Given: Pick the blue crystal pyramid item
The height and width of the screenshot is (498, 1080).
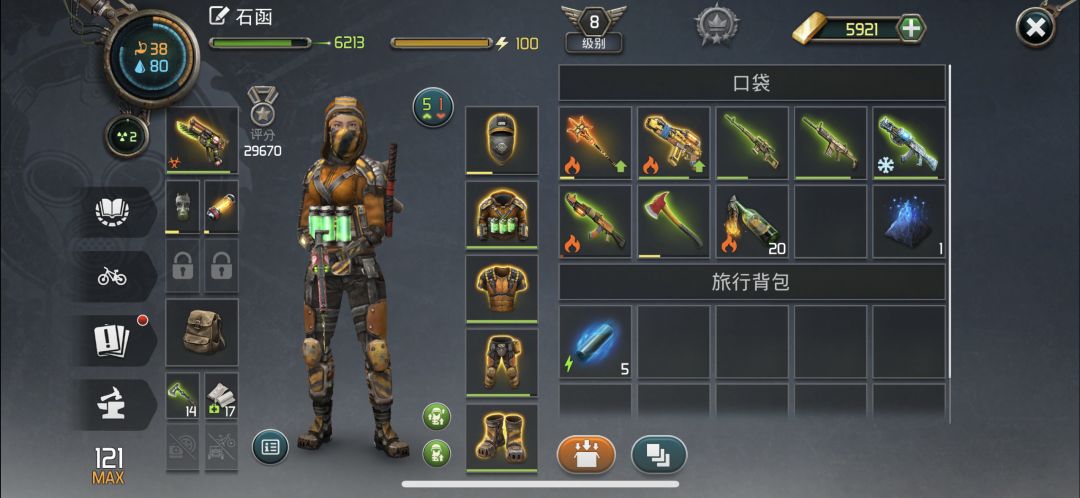Looking at the screenshot, I should coord(908,221).
